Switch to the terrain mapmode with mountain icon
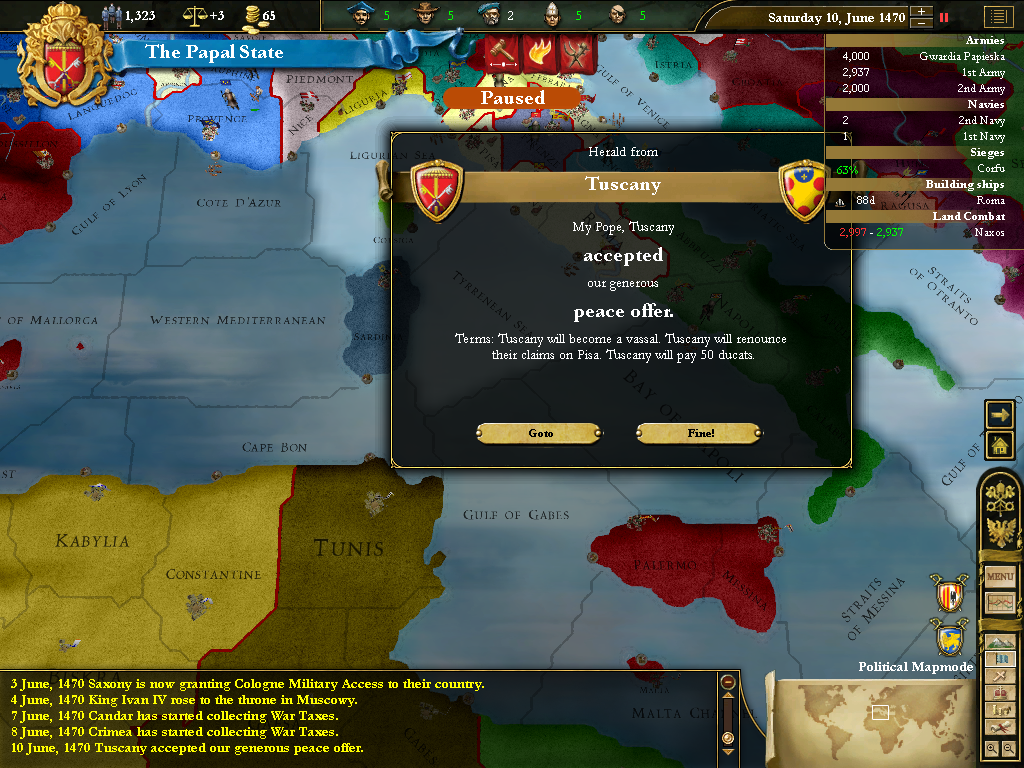Viewport: 1024px width, 768px height. [1000, 641]
